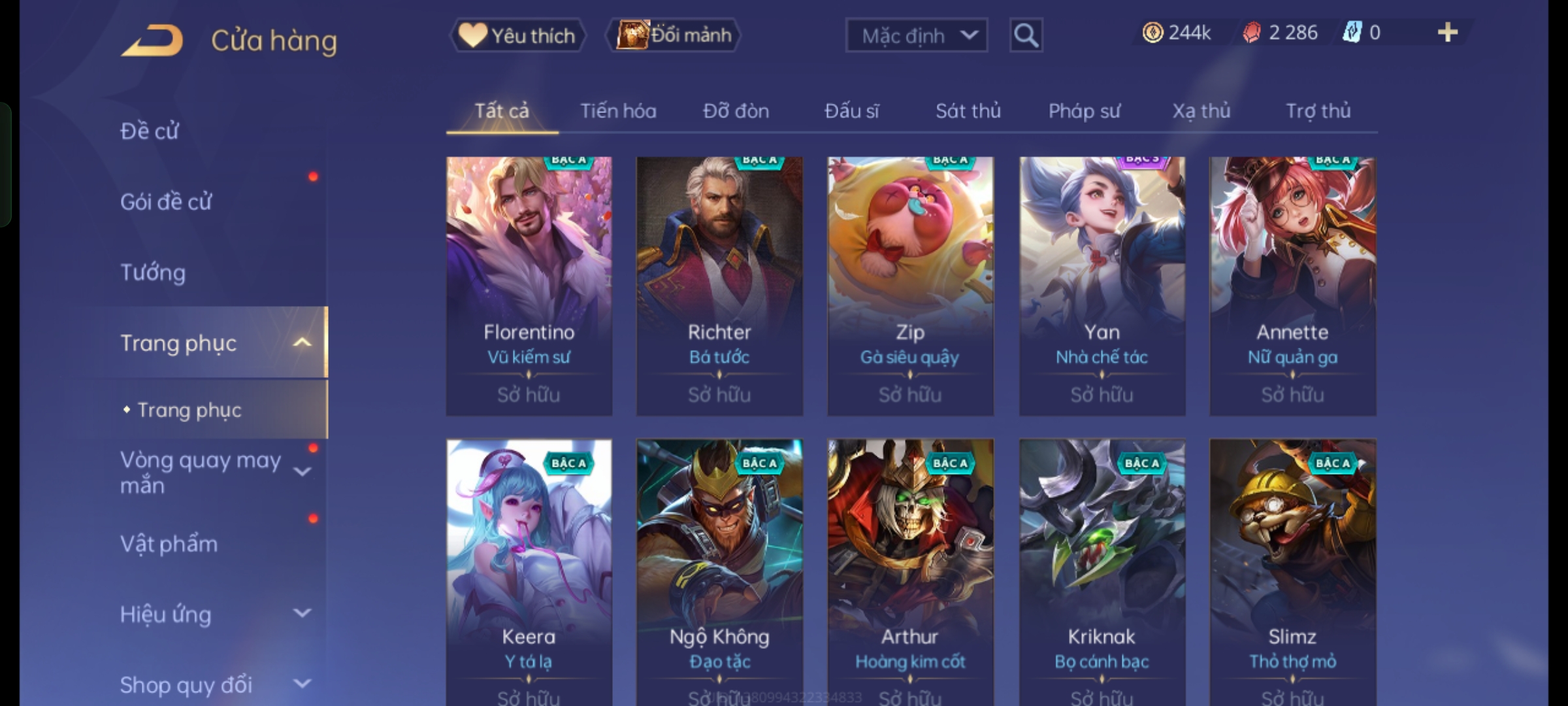Expand the Mặc định sort dropdown
The height and width of the screenshot is (706, 1568).
pos(916,35)
